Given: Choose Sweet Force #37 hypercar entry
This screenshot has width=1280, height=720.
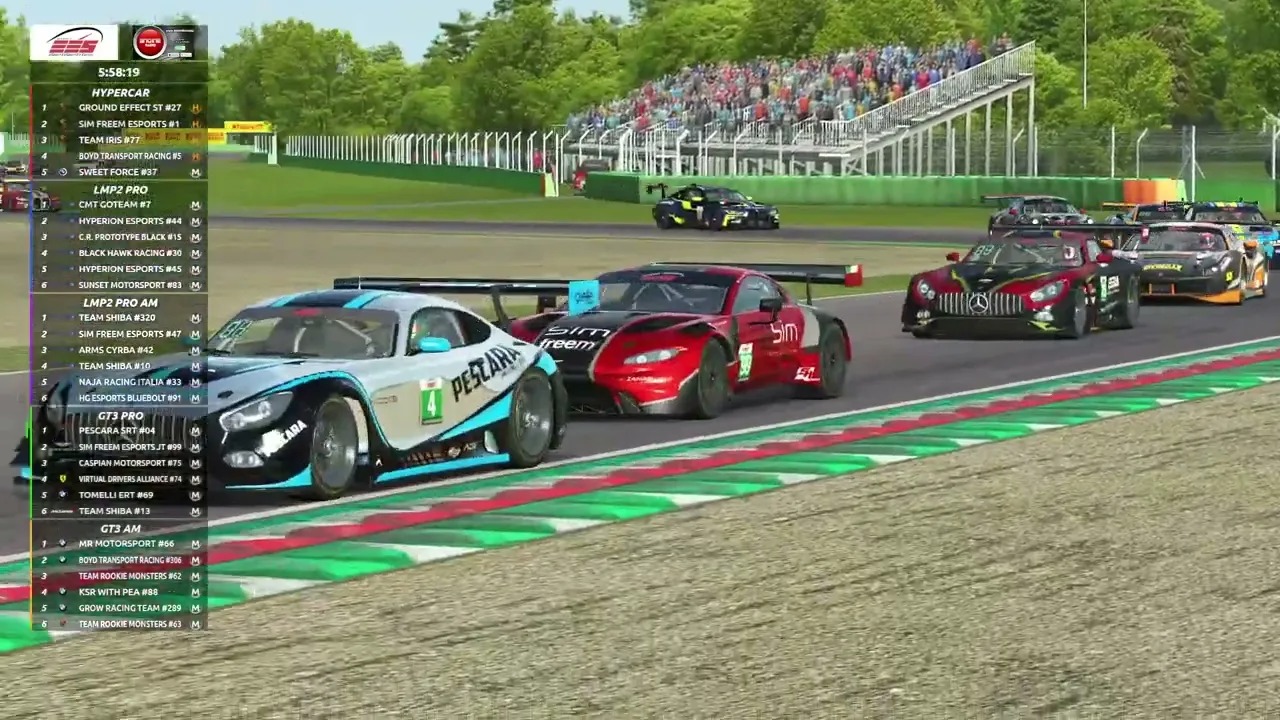Looking at the screenshot, I should pyautogui.click(x=120, y=172).
